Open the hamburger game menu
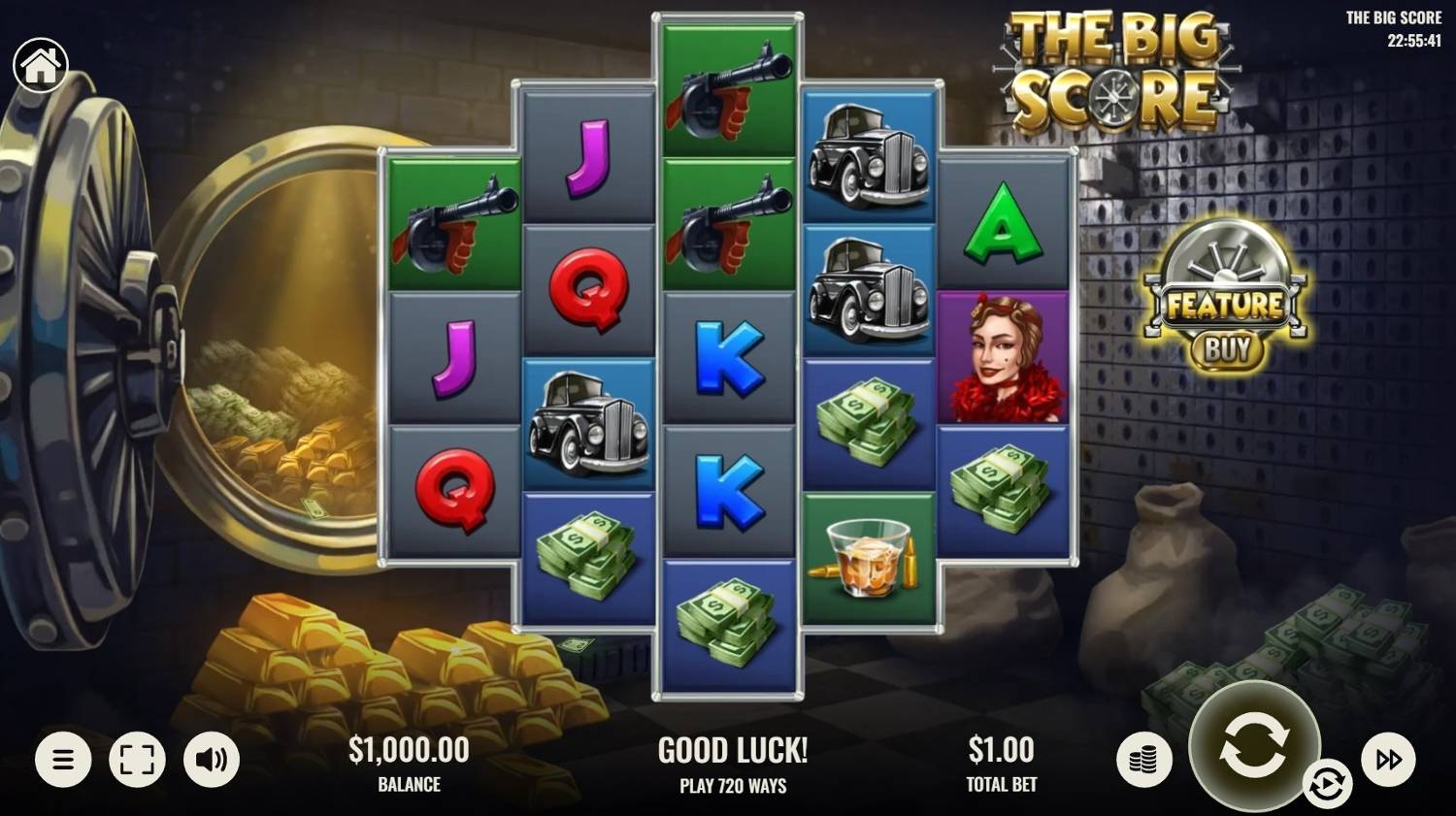Image resolution: width=1456 pixels, height=816 pixels. click(64, 759)
